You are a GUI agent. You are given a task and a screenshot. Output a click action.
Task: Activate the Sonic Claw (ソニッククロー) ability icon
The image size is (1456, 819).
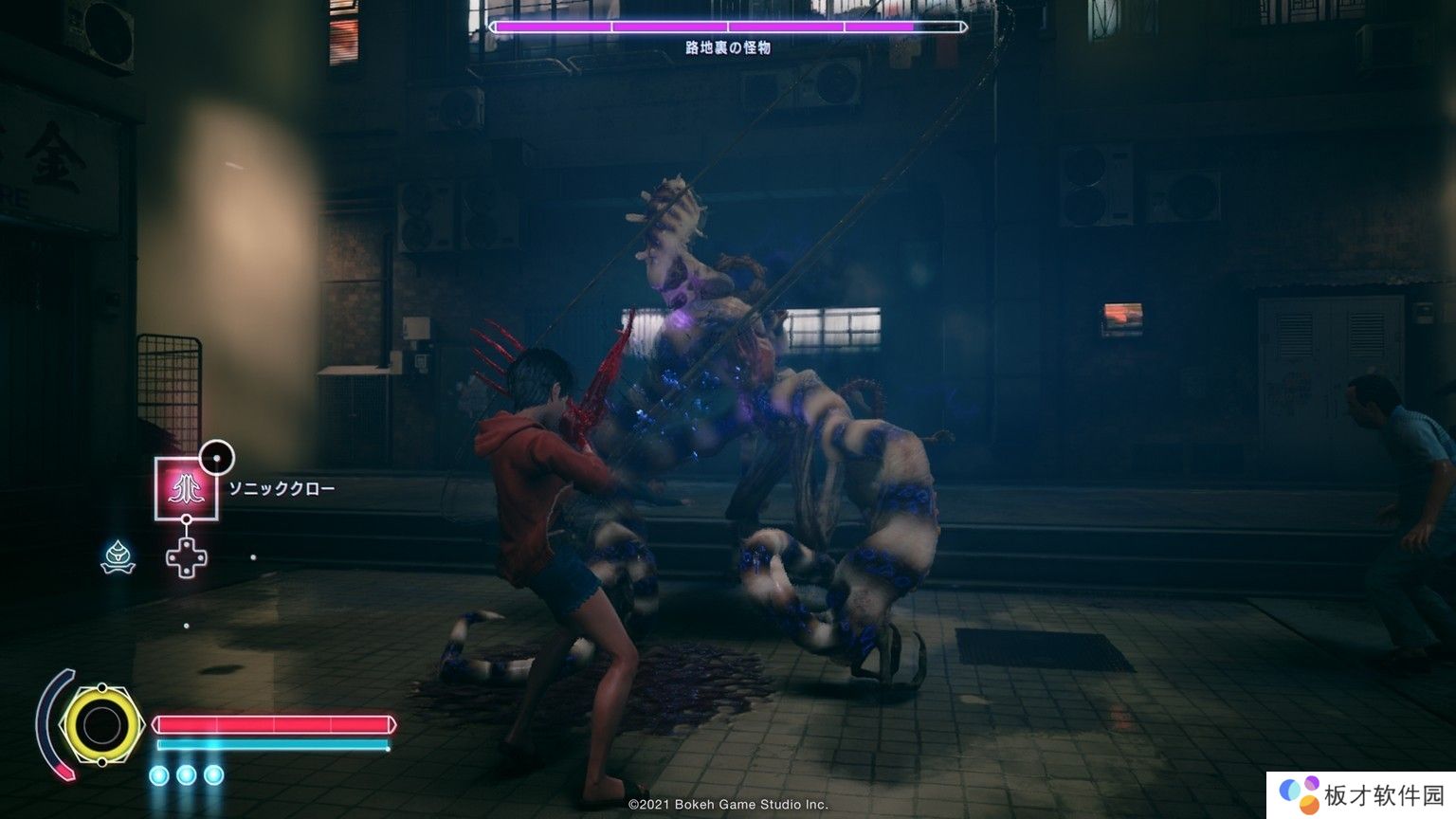click(x=187, y=488)
